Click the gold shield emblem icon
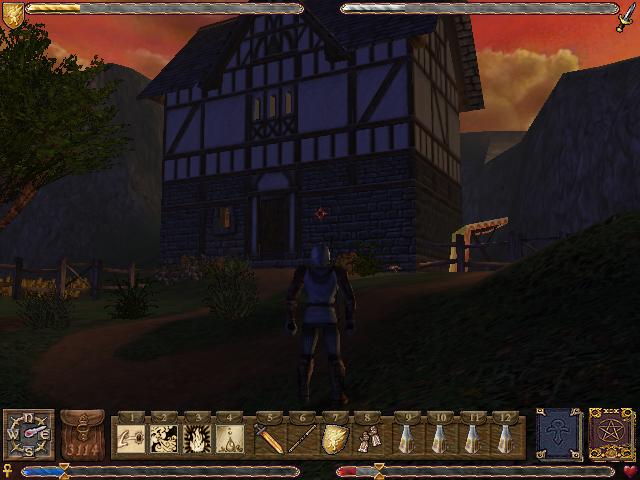 (x=14, y=13)
